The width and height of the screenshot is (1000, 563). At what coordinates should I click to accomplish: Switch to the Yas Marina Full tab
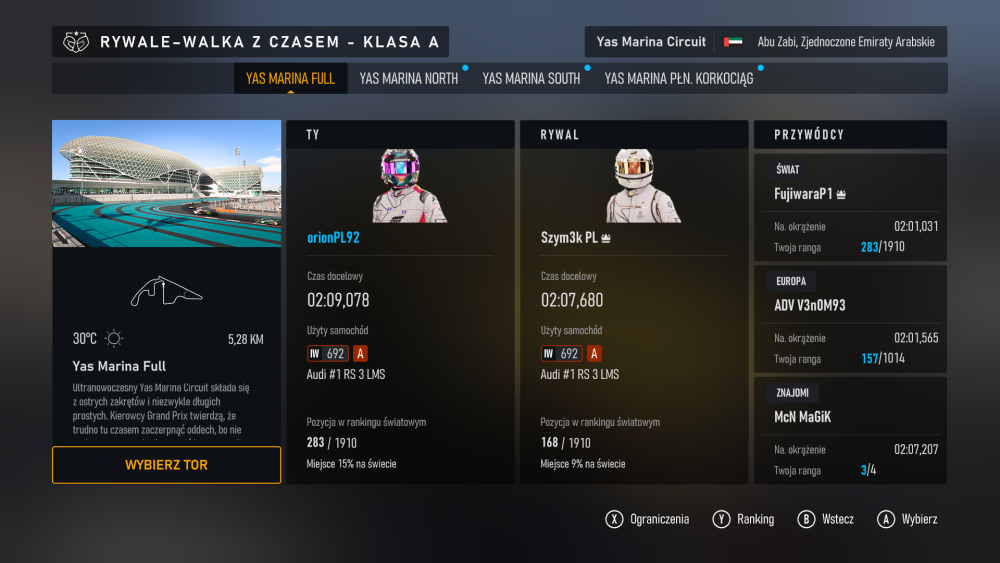coord(290,78)
